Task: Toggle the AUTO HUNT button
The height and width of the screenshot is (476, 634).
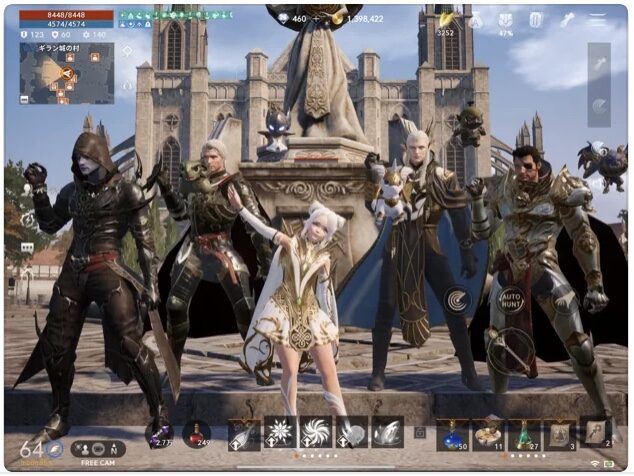Action: tap(512, 299)
